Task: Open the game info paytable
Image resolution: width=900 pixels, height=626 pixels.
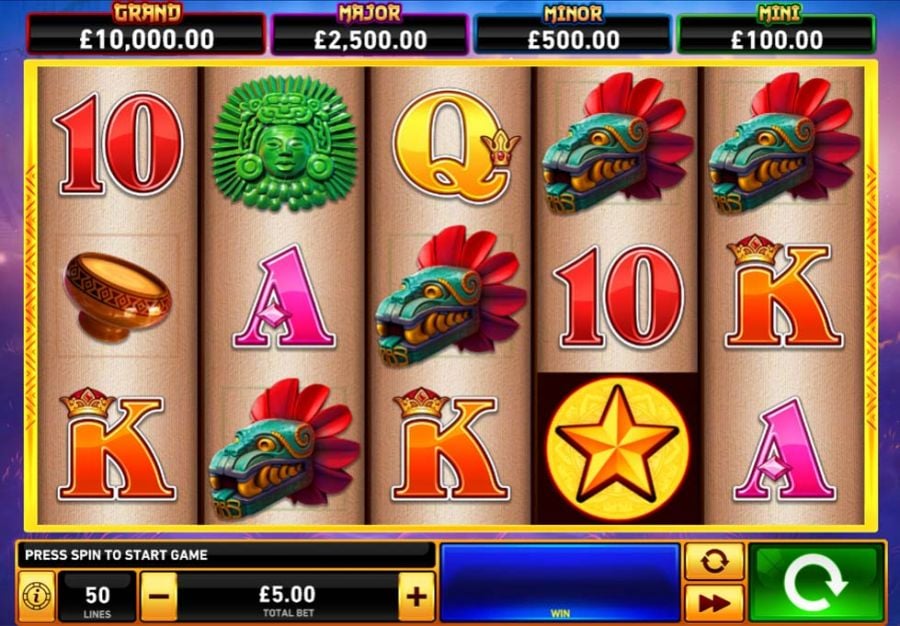Action: (x=36, y=598)
